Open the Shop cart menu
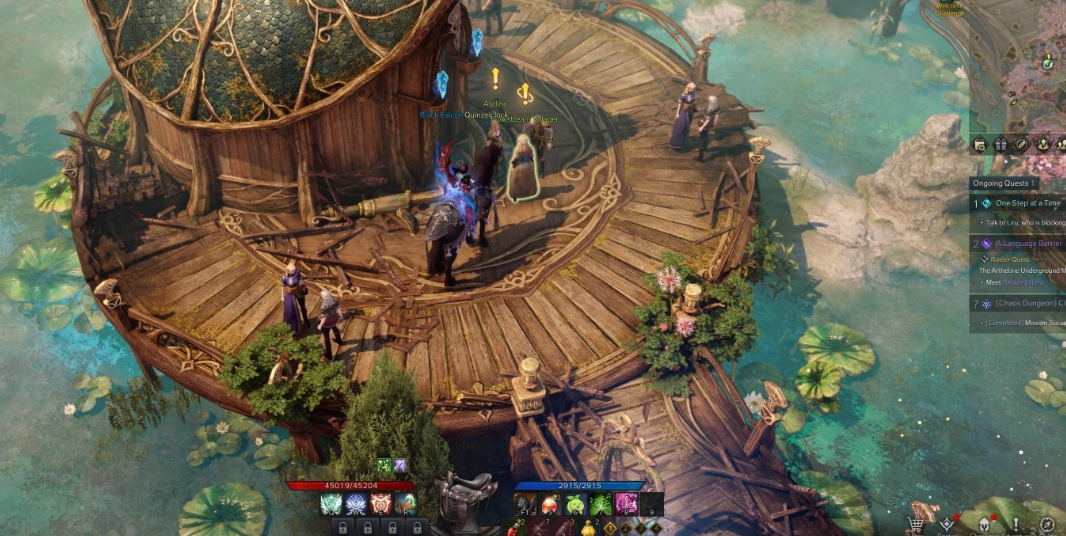Viewport: 1066px width, 536px height. (914, 523)
